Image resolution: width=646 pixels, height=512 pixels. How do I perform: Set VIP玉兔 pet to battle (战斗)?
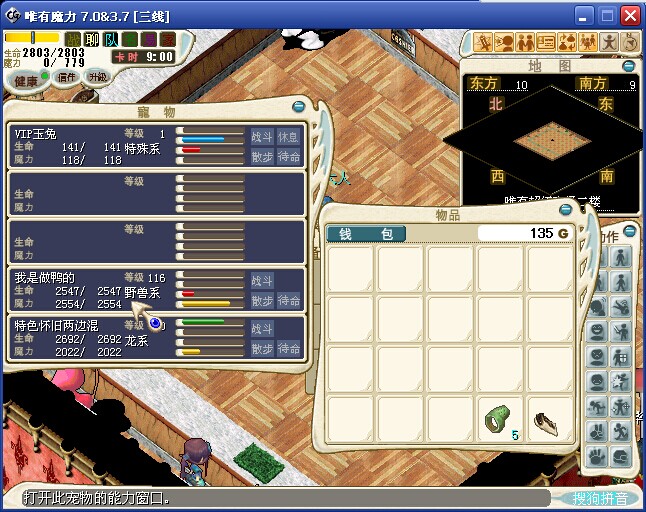(262, 137)
